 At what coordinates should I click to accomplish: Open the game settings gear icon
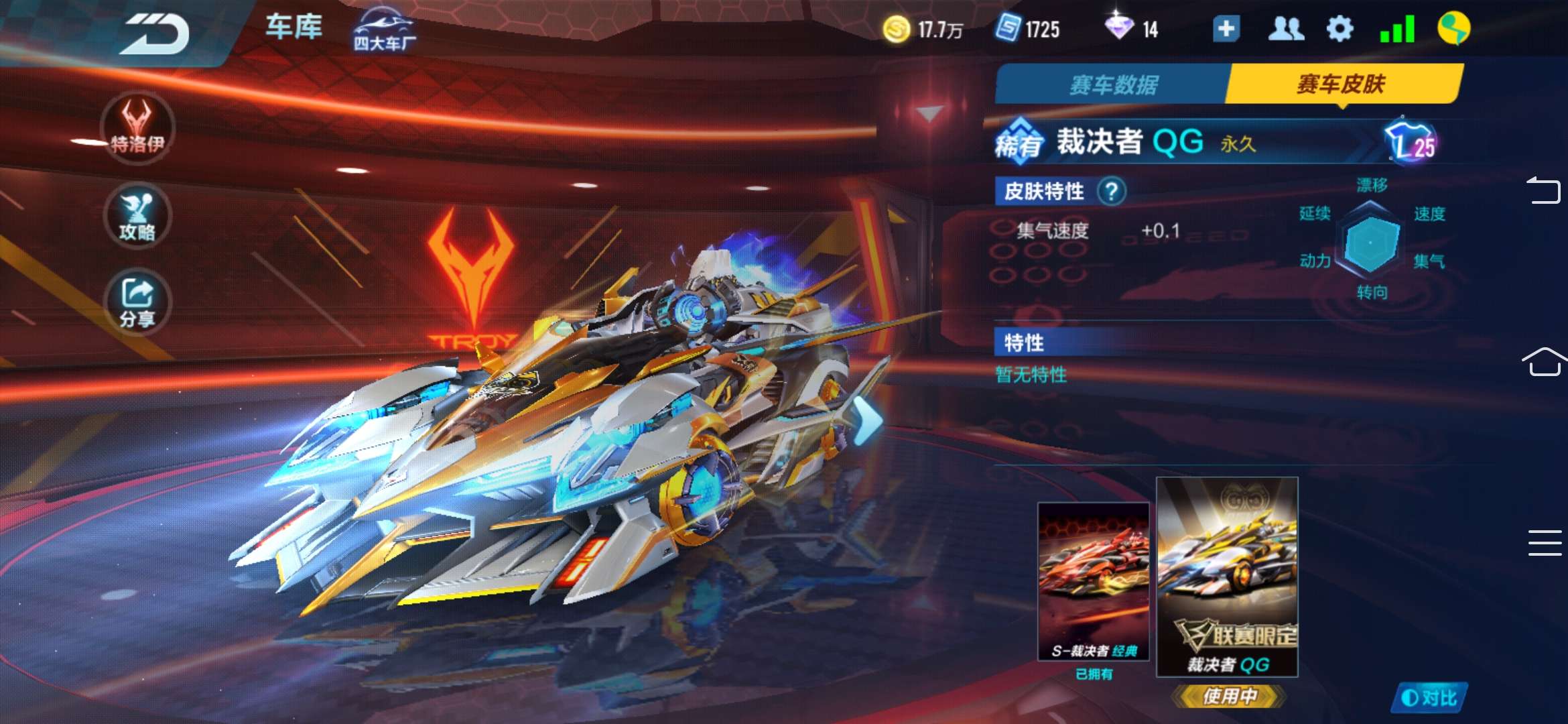(1338, 28)
